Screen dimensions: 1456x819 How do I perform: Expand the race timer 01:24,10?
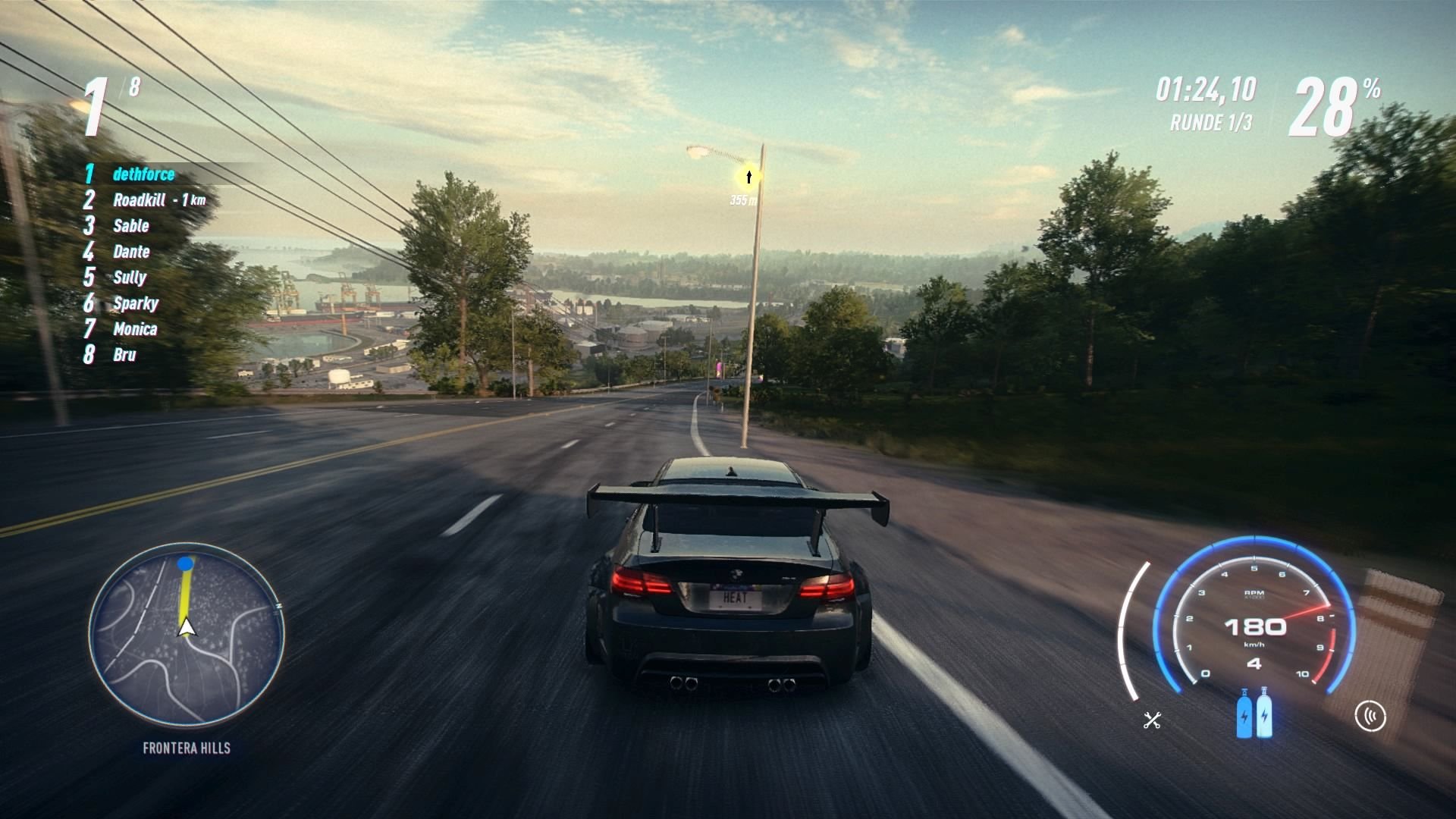point(1208,87)
